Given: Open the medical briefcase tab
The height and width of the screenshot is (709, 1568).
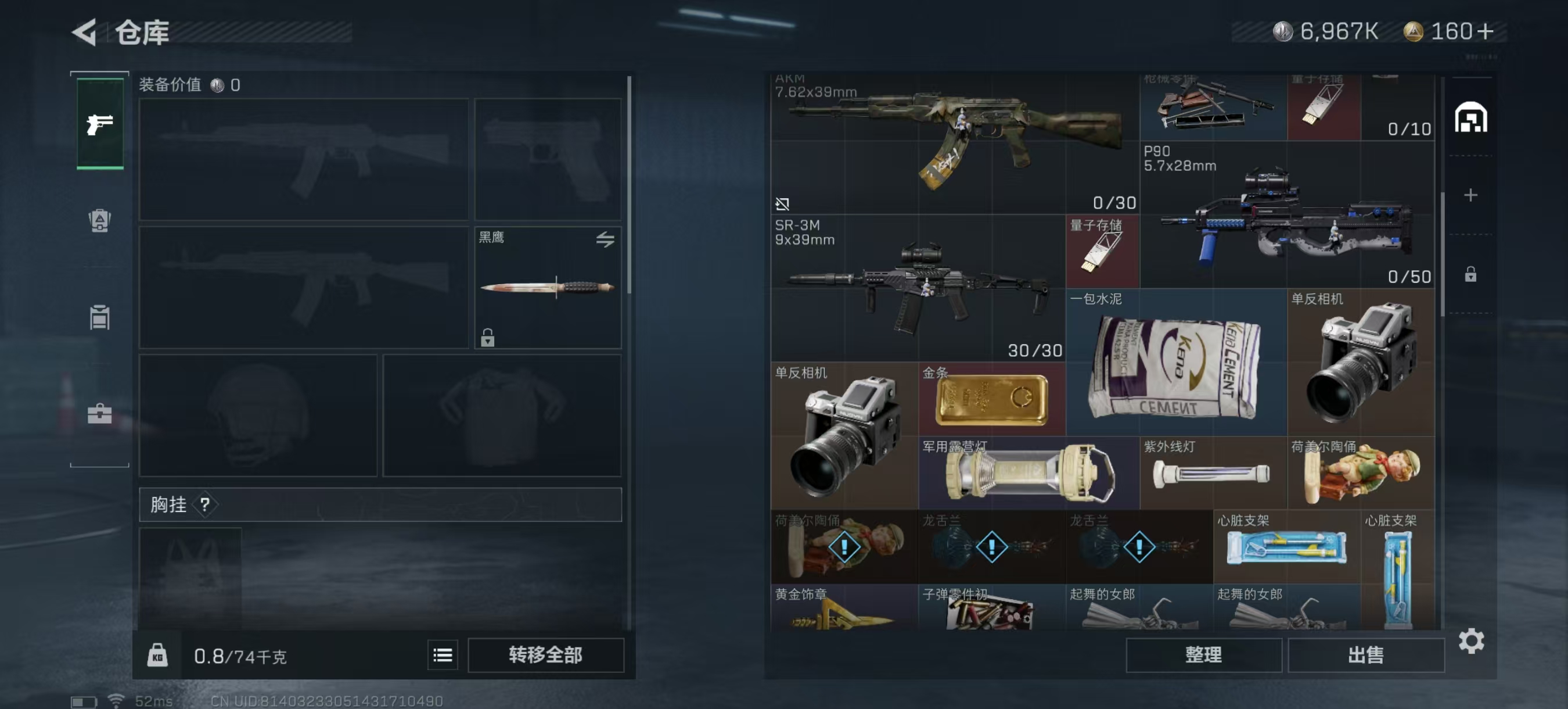Looking at the screenshot, I should click(x=100, y=414).
